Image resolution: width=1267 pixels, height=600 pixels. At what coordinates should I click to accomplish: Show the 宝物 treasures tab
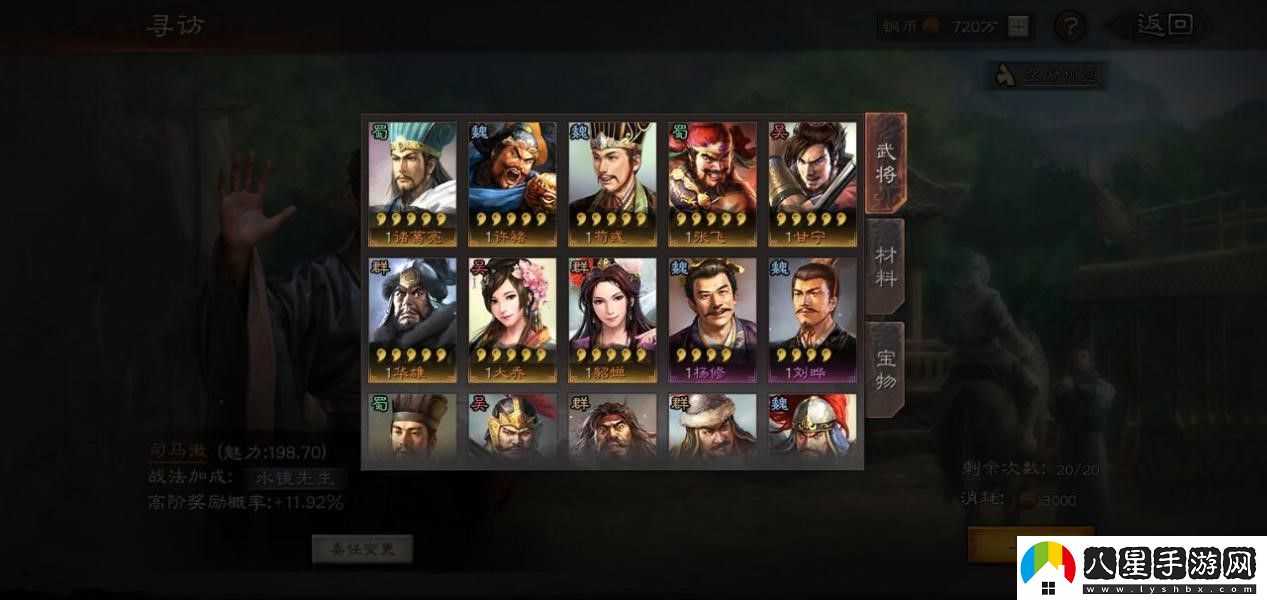click(886, 368)
